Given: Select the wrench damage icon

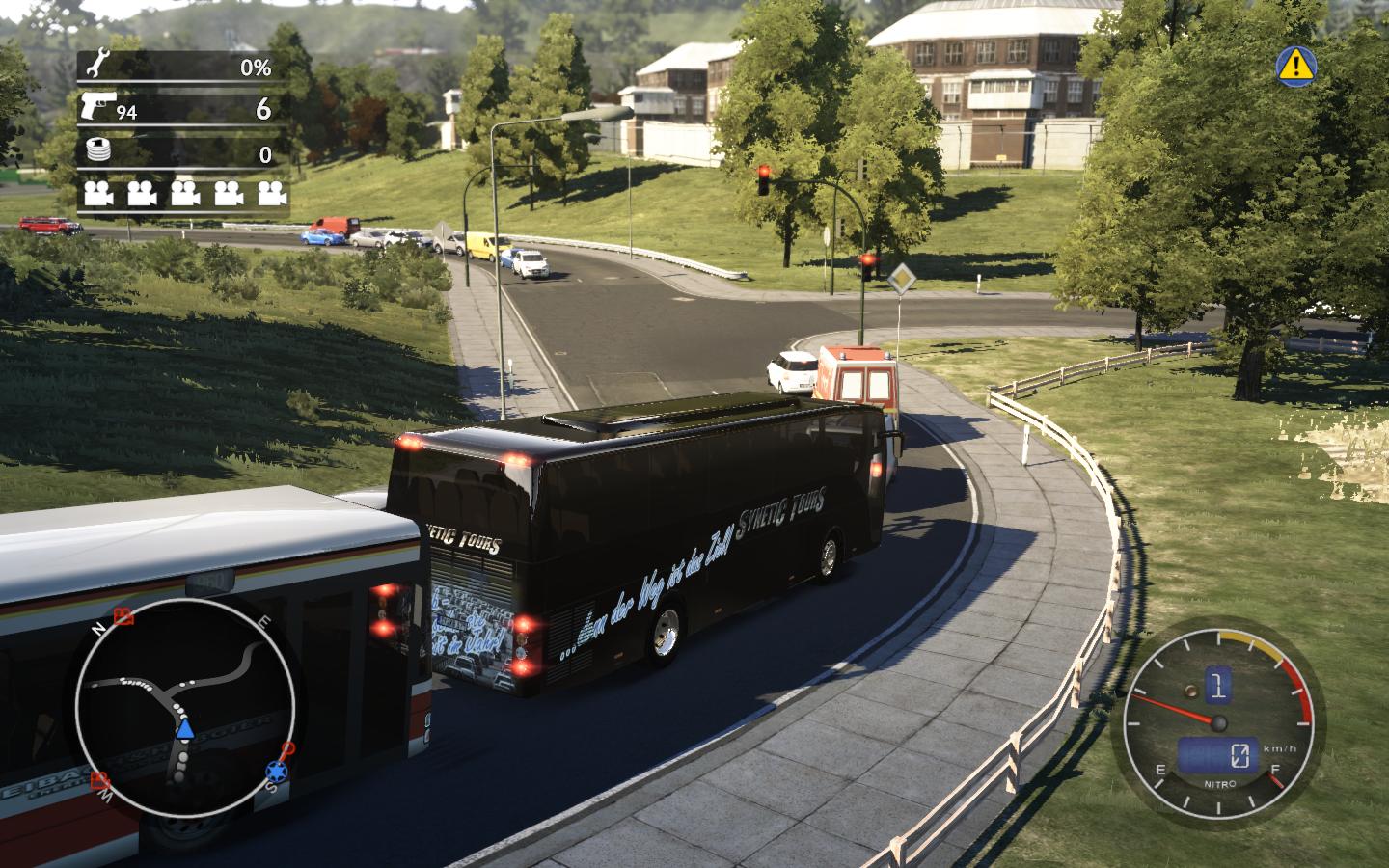Looking at the screenshot, I should (95, 66).
